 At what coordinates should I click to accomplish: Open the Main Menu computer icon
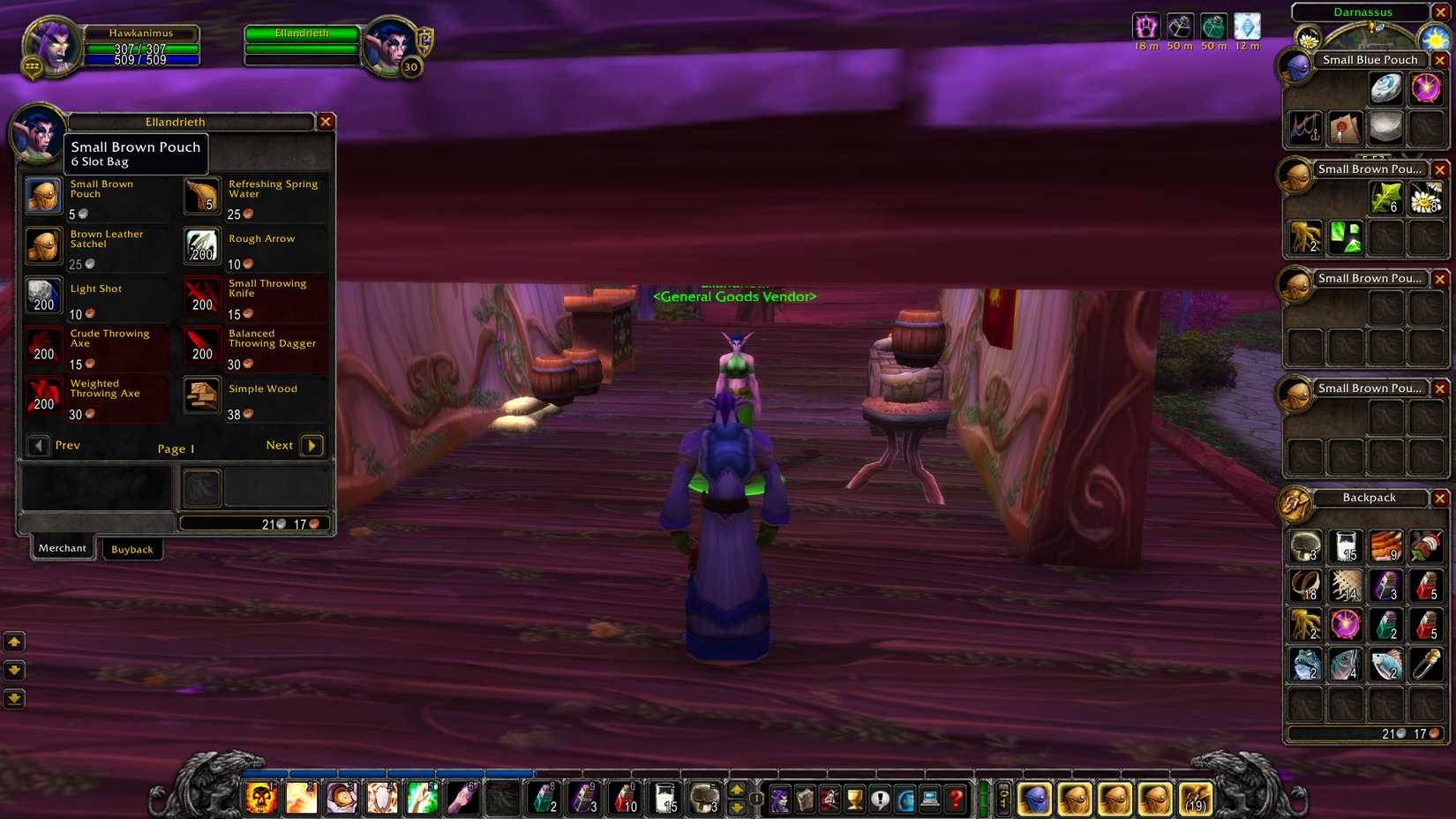pyautogui.click(x=930, y=801)
